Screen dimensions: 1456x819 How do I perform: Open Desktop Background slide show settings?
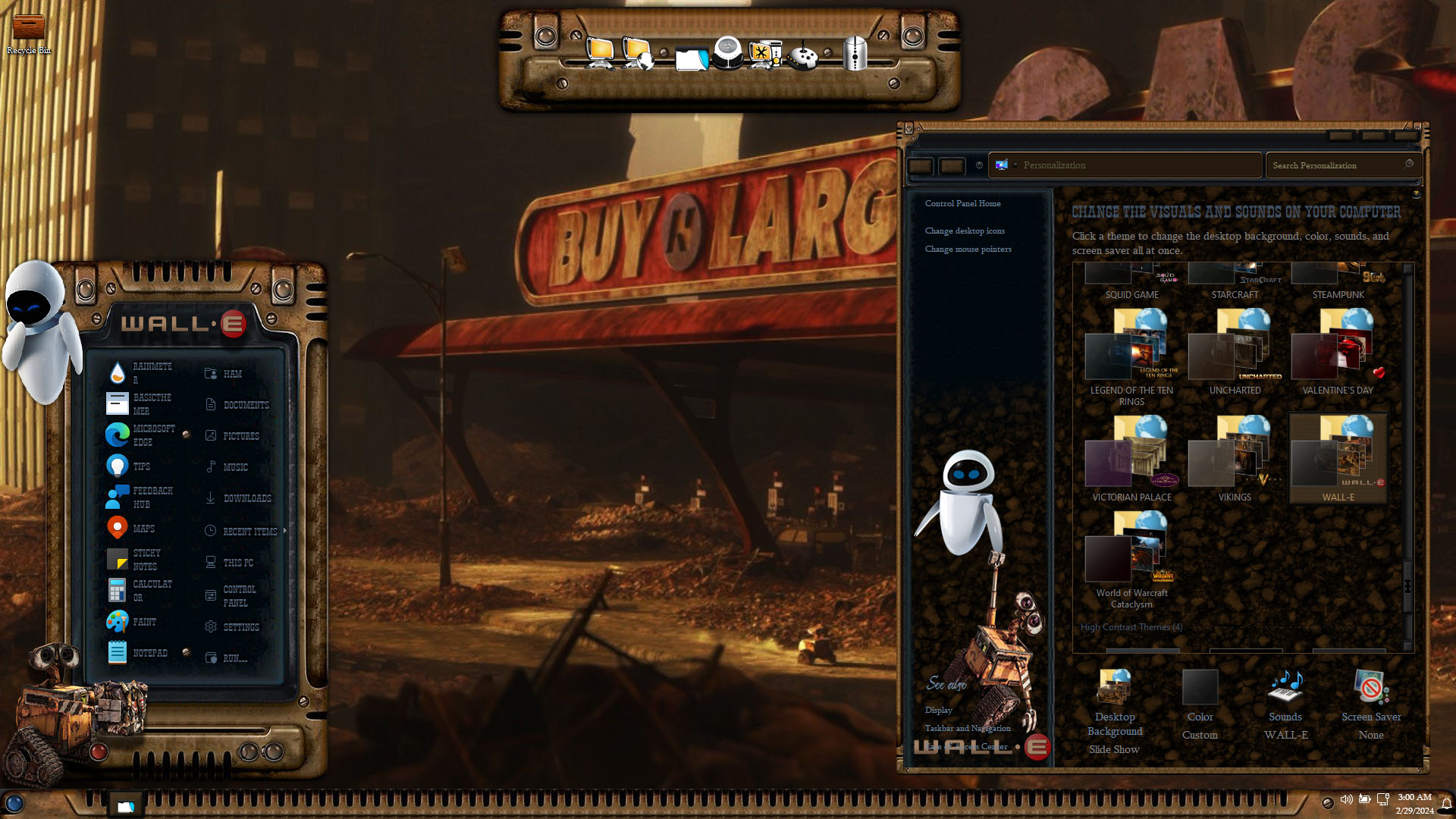[1115, 711]
